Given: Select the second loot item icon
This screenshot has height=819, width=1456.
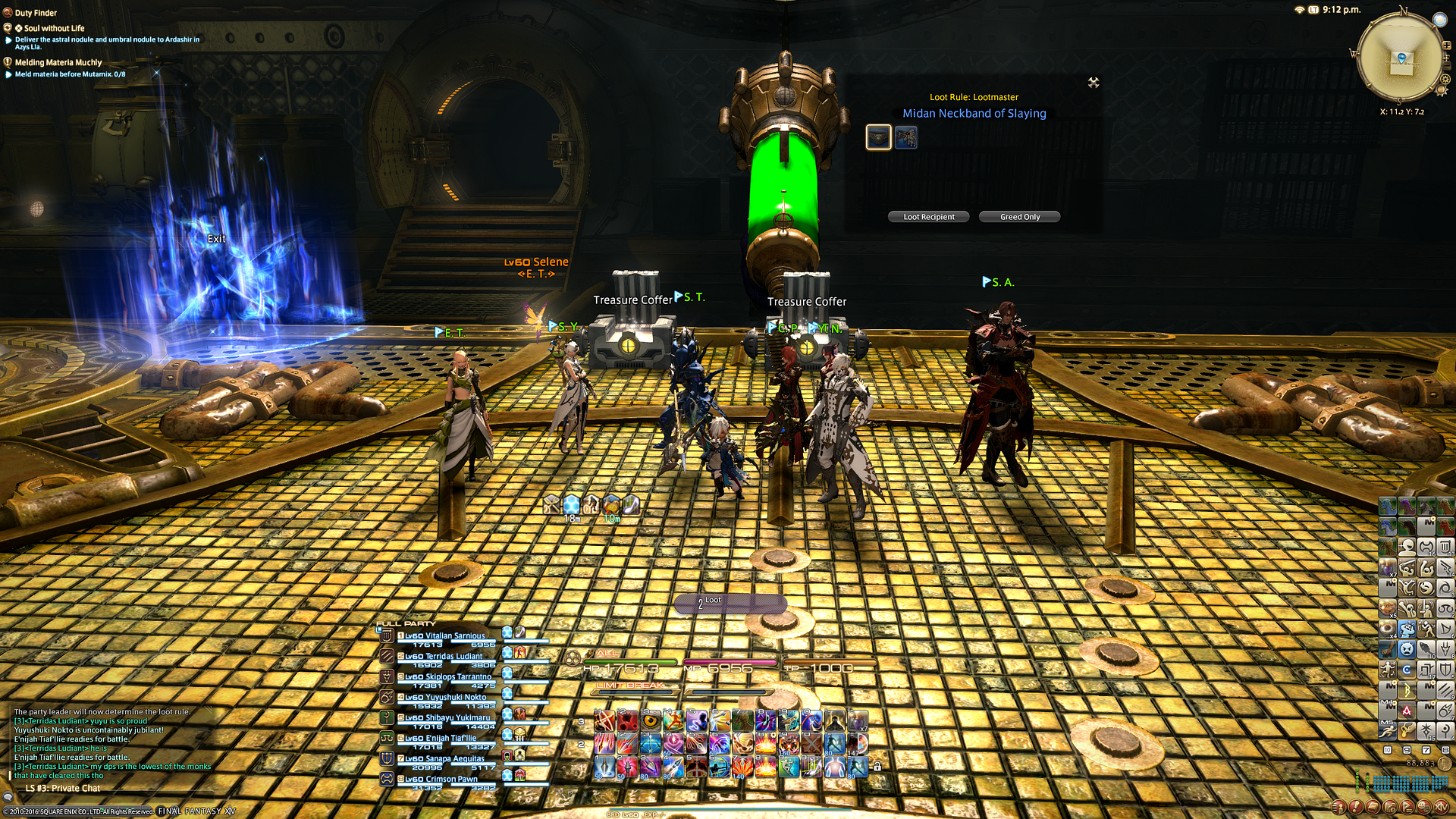Looking at the screenshot, I should 906,137.
